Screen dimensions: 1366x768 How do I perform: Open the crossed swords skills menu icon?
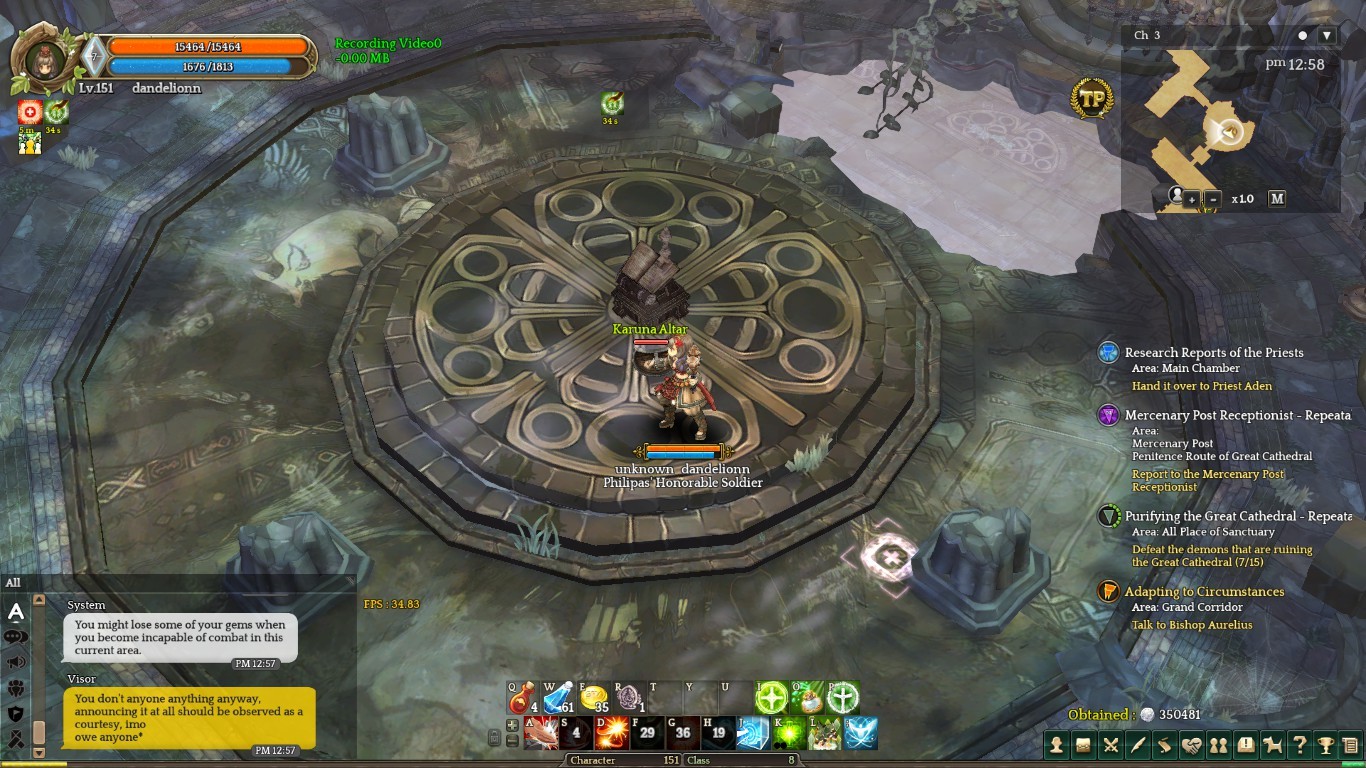point(1110,745)
